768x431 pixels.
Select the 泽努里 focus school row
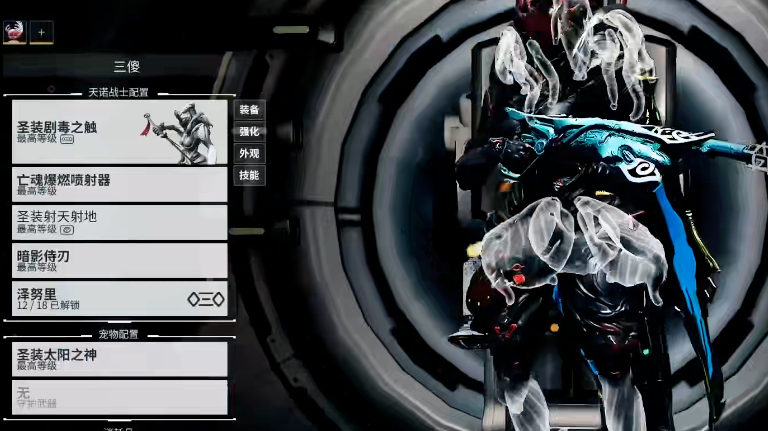(119, 299)
